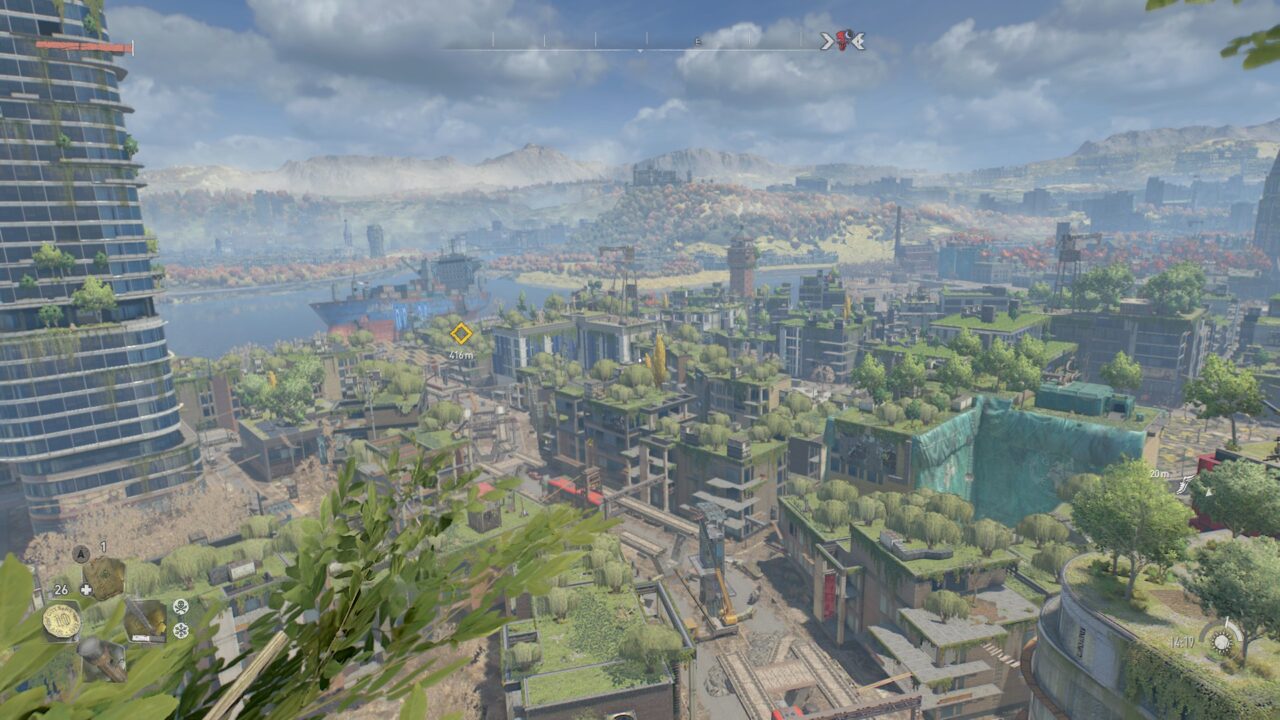Viewport: 1280px width, 720px height.
Task: Click the white medical cross icon near the medkit
Action: pyautogui.click(x=87, y=588)
